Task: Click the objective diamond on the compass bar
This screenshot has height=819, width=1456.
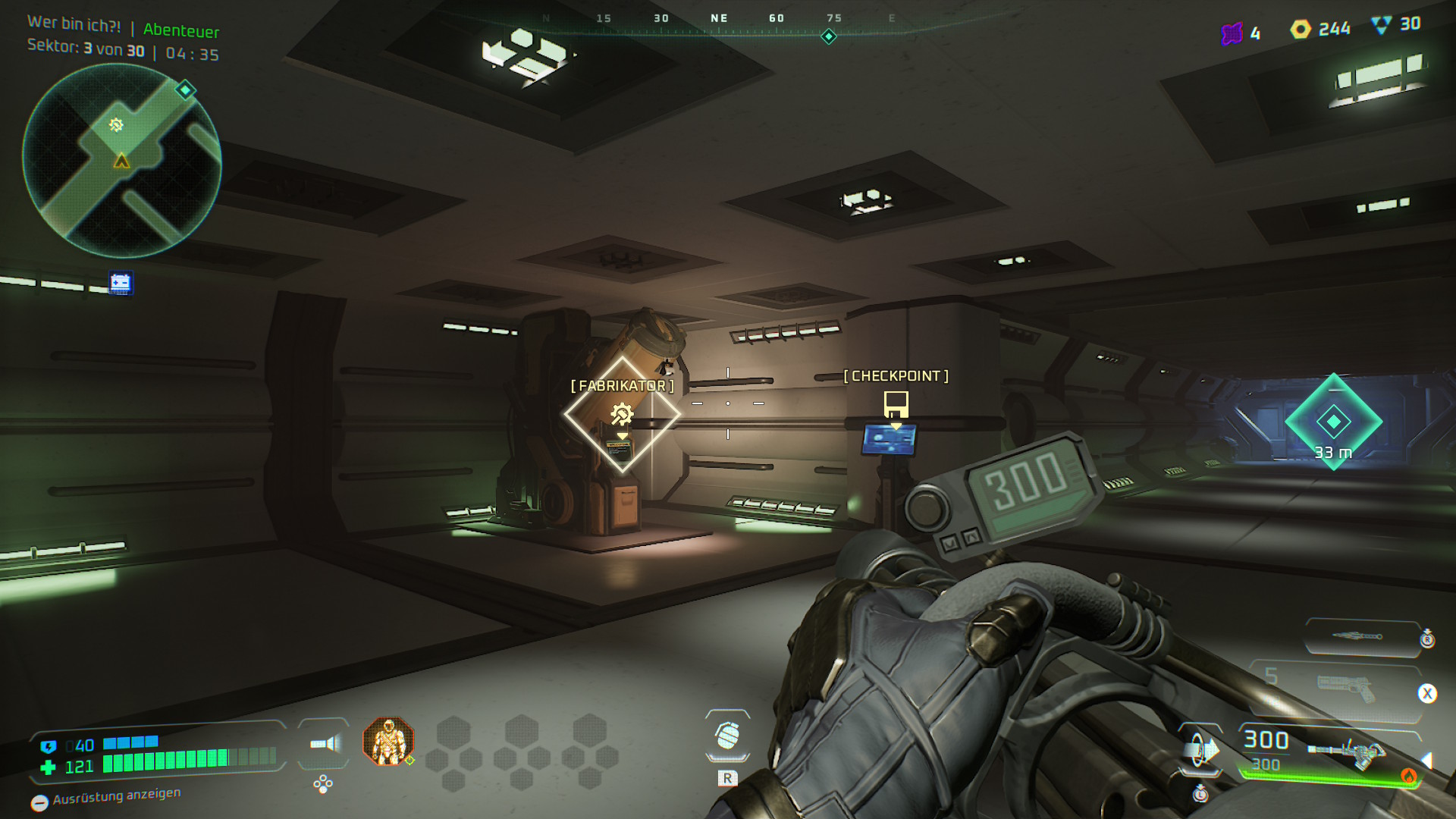Action: pyautogui.click(x=829, y=36)
